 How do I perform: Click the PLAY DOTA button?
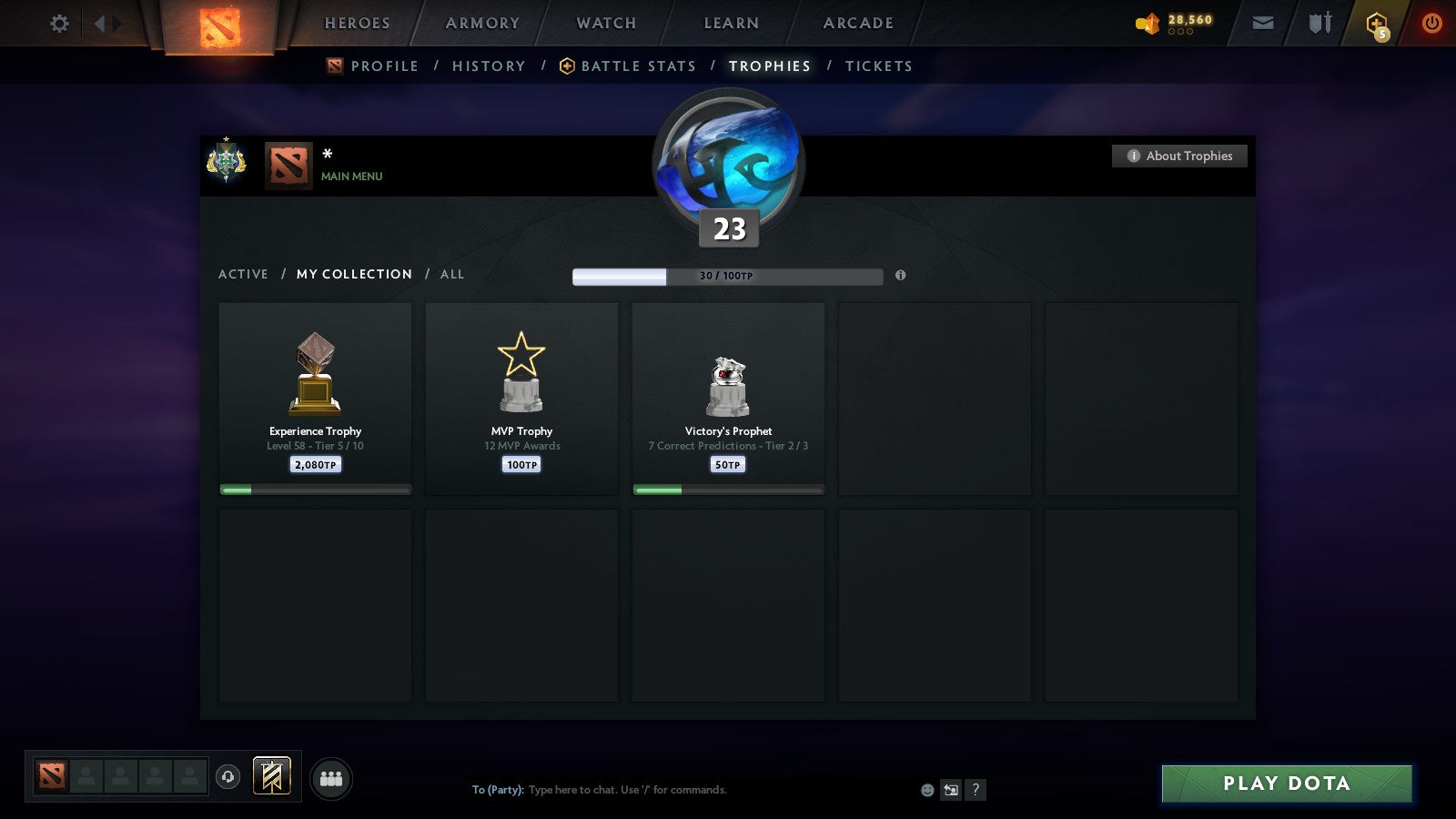pyautogui.click(x=1286, y=783)
